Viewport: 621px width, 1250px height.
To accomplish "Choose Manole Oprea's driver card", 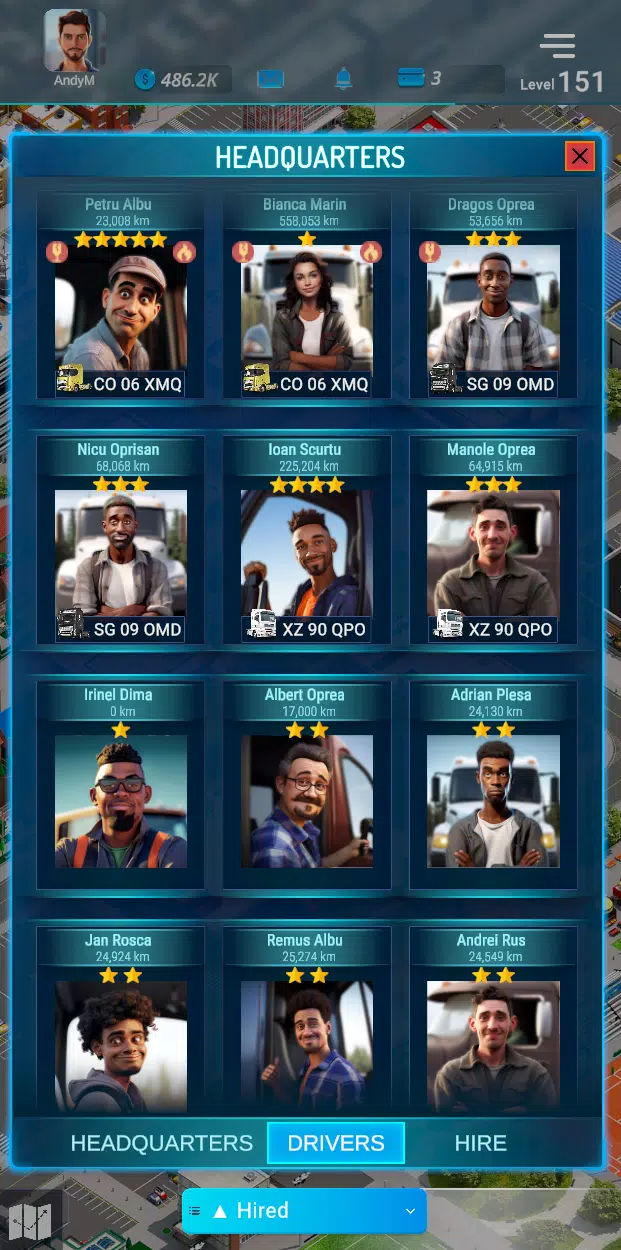I will point(493,555).
